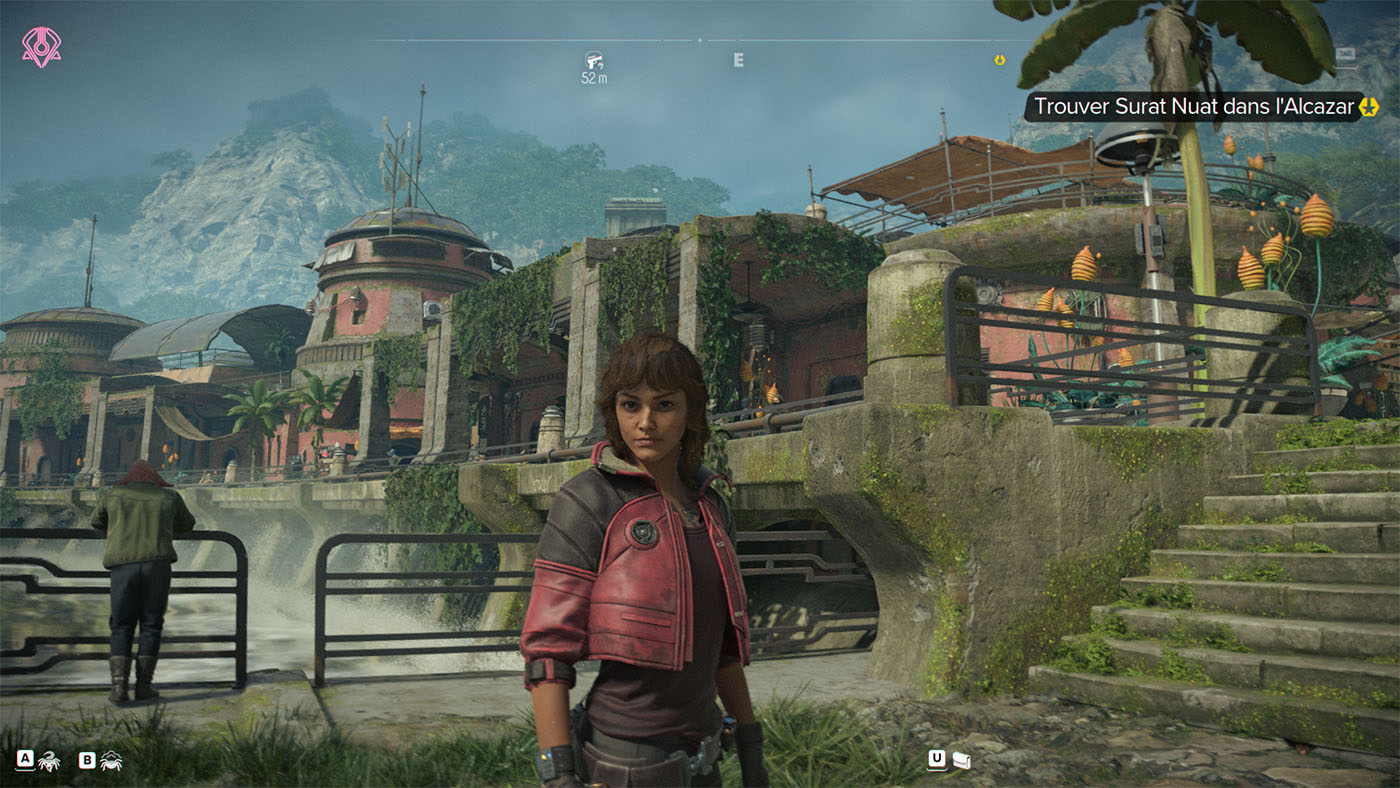
Task: Click the pink syndicate emblem icon
Action: (41, 47)
